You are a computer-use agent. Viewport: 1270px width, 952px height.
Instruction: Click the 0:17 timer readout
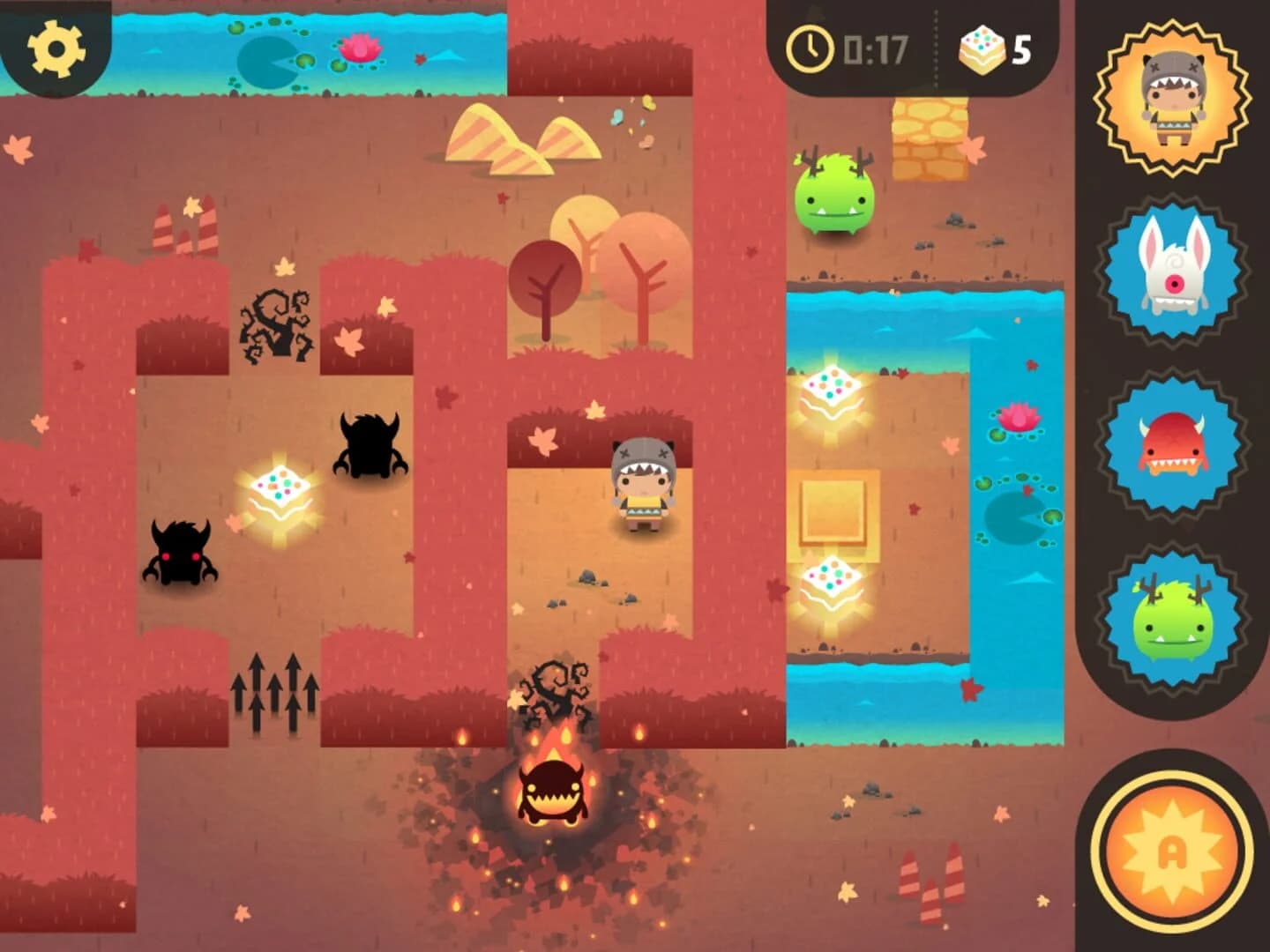coord(869,50)
